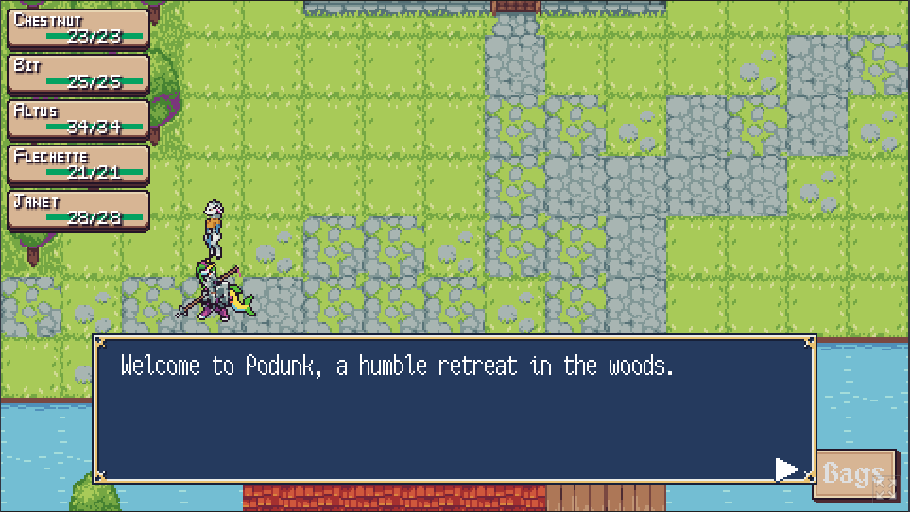Choose Bit in the party list
This screenshot has height=512, width=910.
click(78, 74)
